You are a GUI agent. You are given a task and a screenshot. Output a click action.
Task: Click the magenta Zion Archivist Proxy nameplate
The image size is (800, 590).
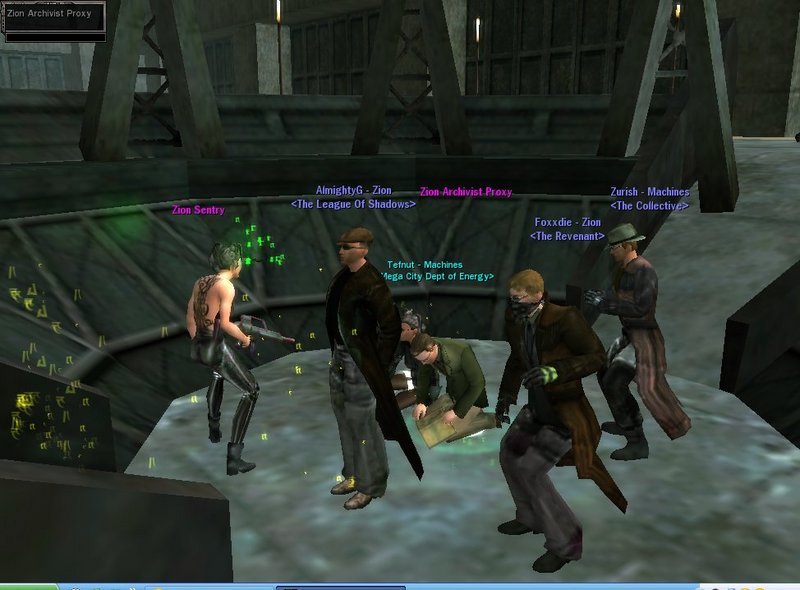pyautogui.click(x=466, y=191)
